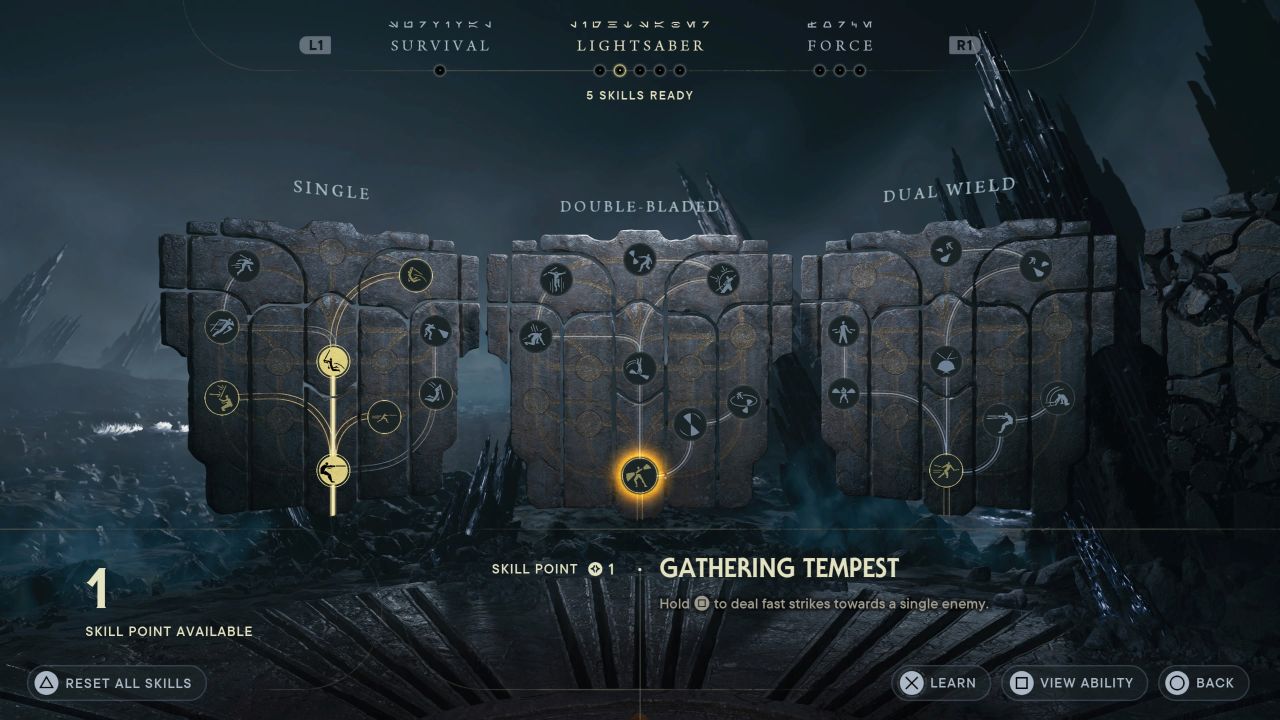Reset all skills
The height and width of the screenshot is (720, 1280).
click(x=117, y=683)
